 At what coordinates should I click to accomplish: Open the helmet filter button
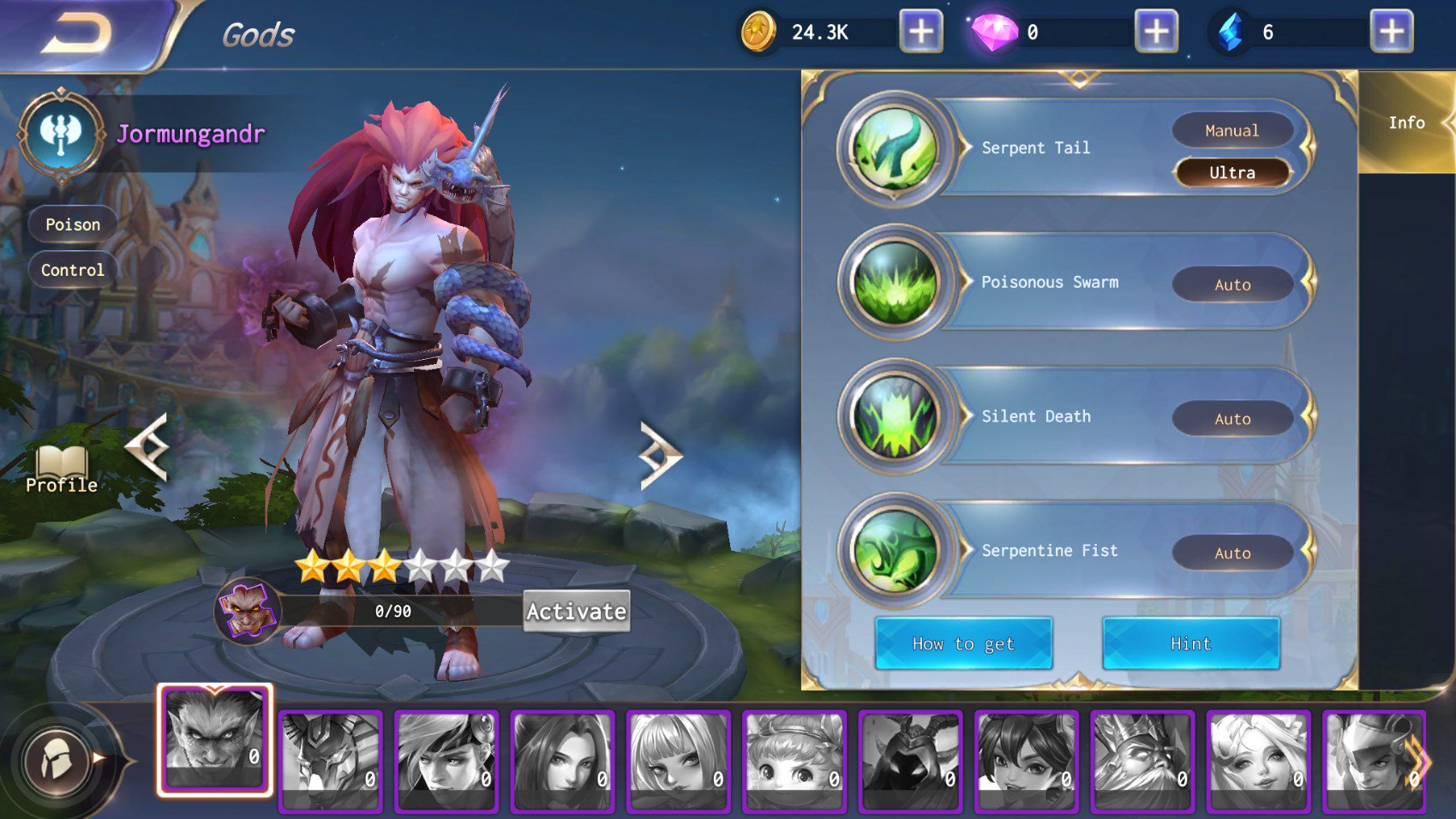[58, 760]
